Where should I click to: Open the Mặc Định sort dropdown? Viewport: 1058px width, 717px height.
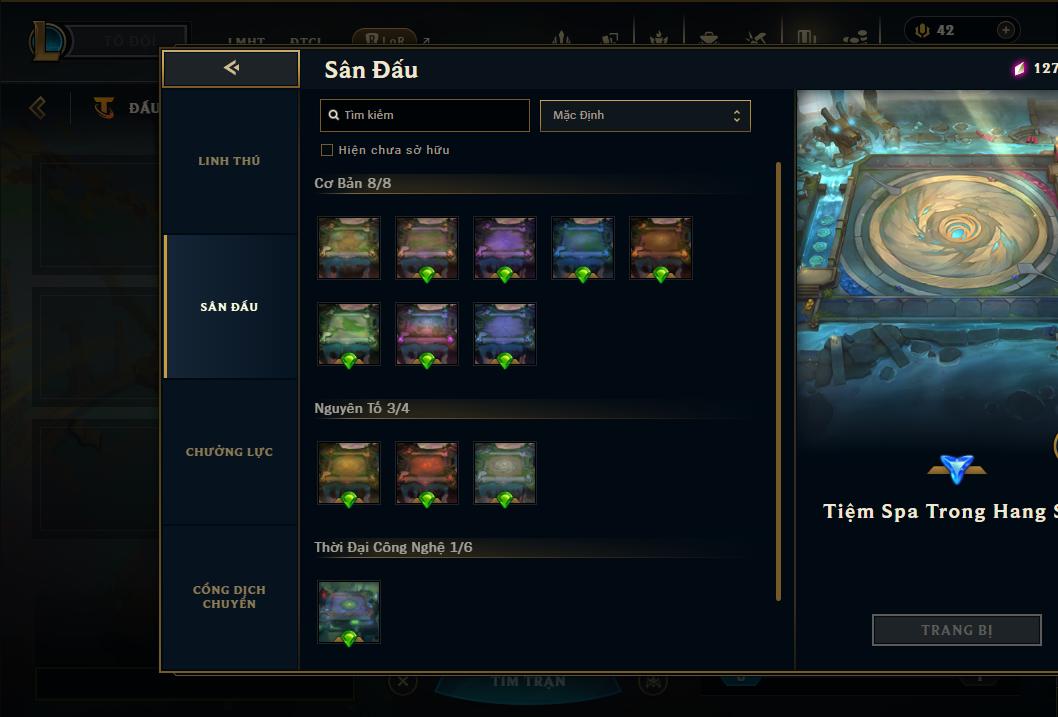645,115
